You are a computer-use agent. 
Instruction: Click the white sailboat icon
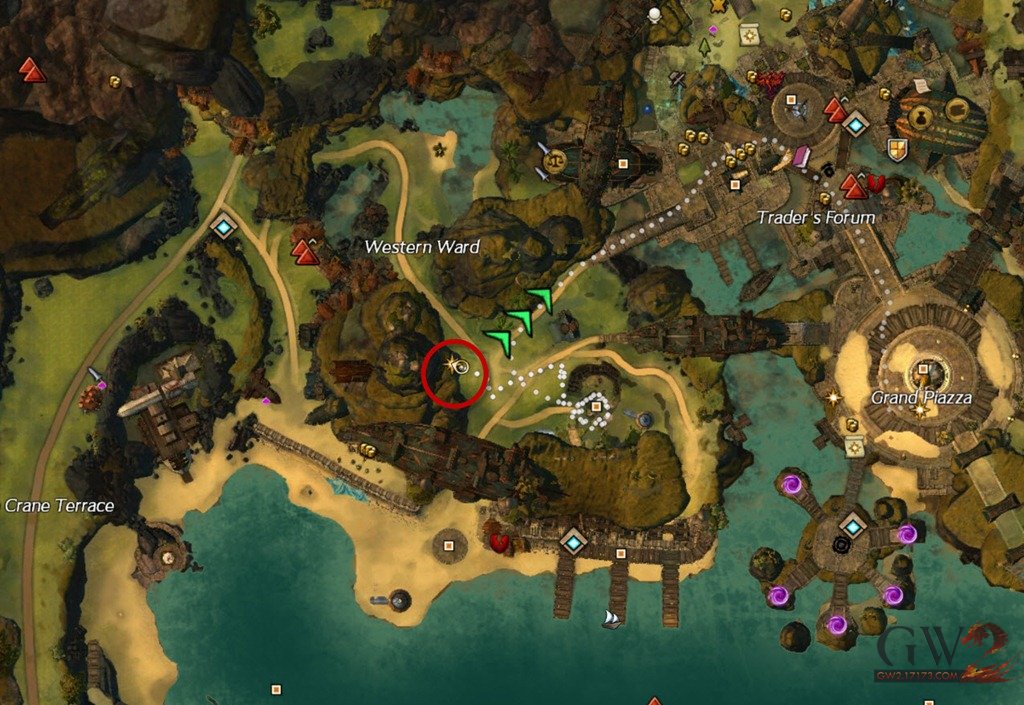point(611,619)
